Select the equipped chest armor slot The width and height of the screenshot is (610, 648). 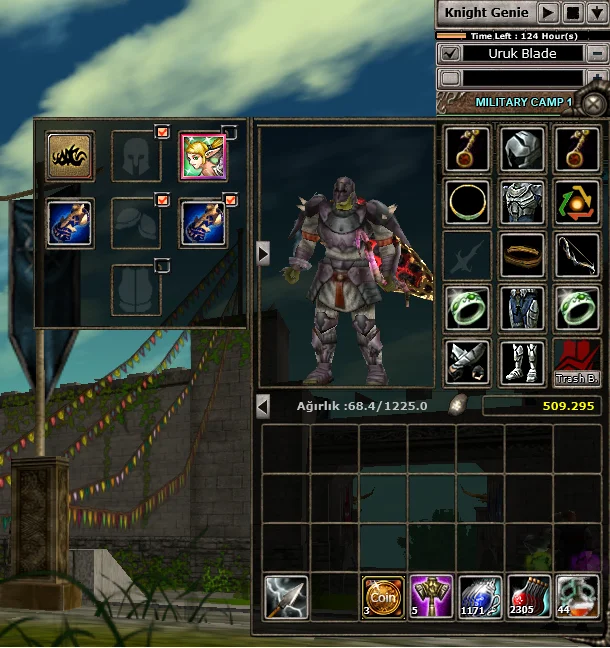[x=522, y=203]
